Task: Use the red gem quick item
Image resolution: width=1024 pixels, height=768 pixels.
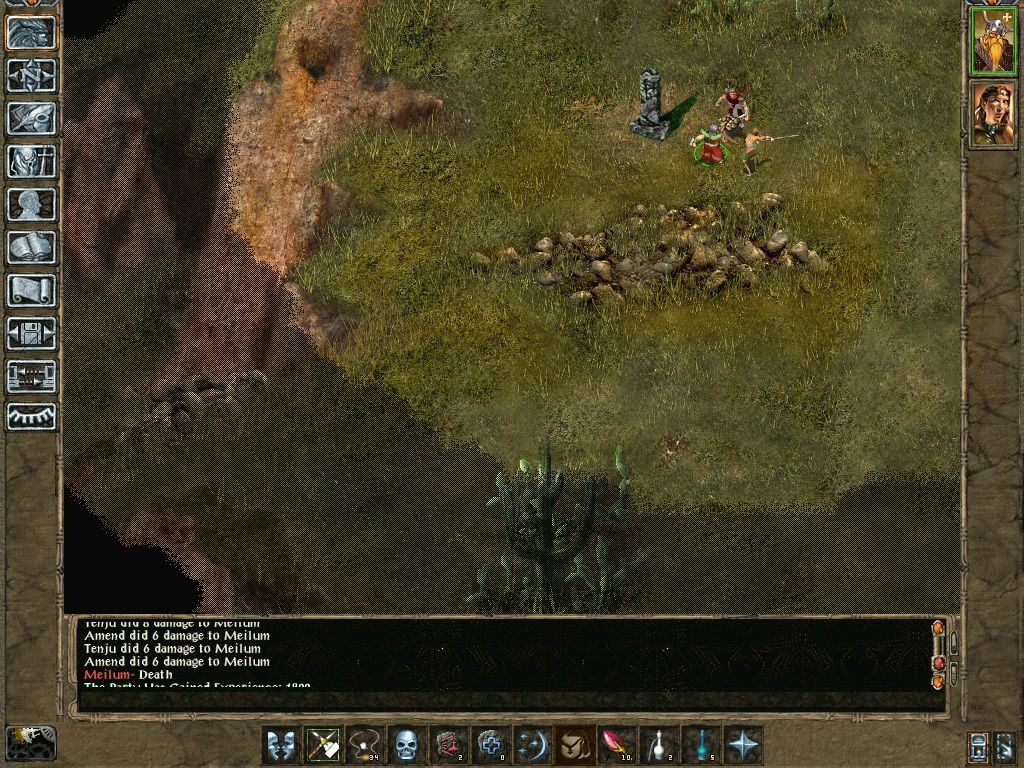Action: 616,745
